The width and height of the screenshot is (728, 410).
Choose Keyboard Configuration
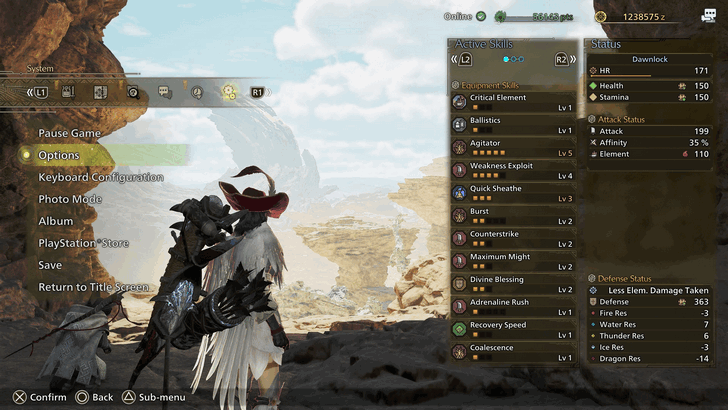(101, 177)
